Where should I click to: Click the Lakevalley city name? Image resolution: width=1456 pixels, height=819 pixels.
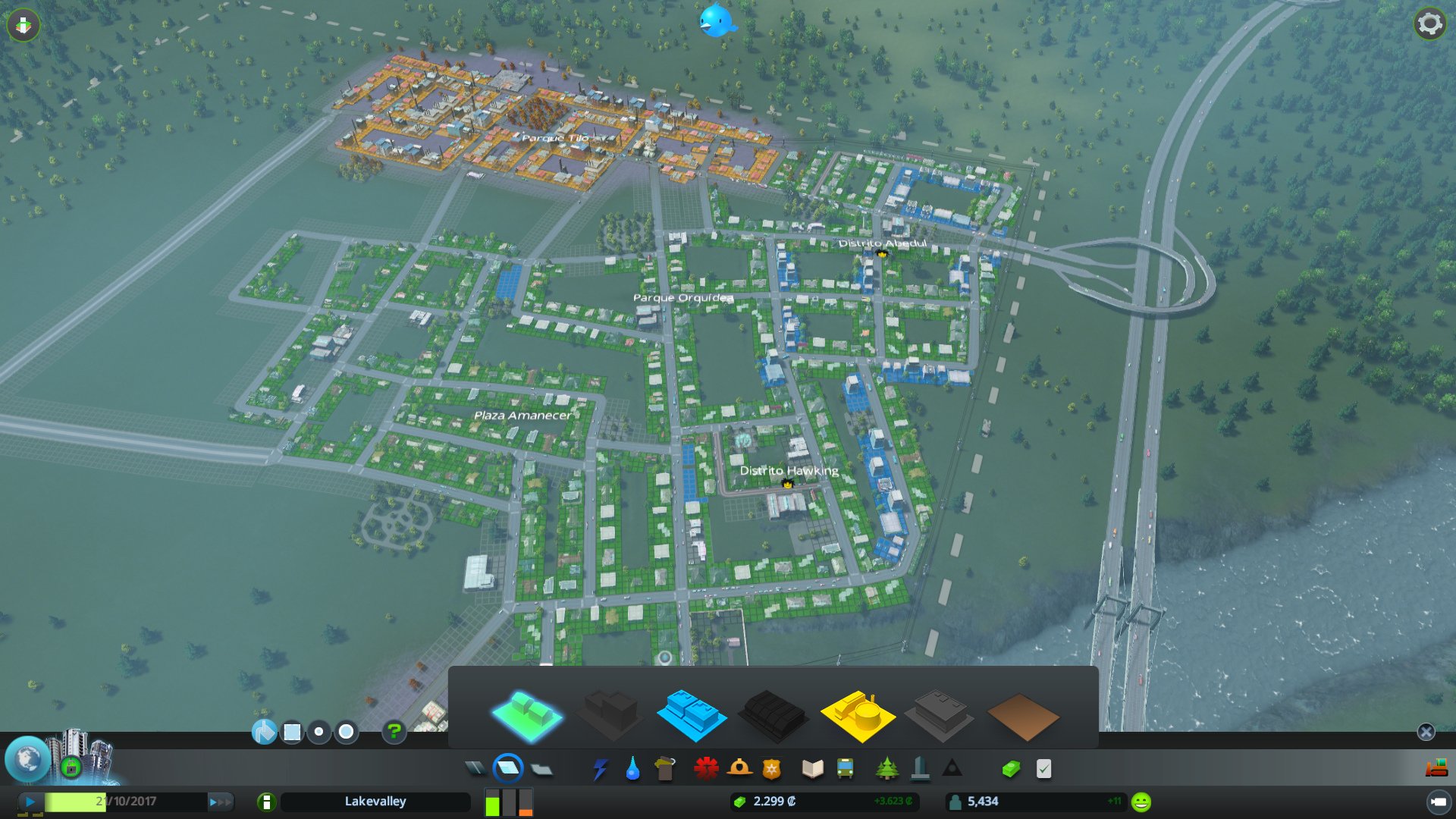376,802
